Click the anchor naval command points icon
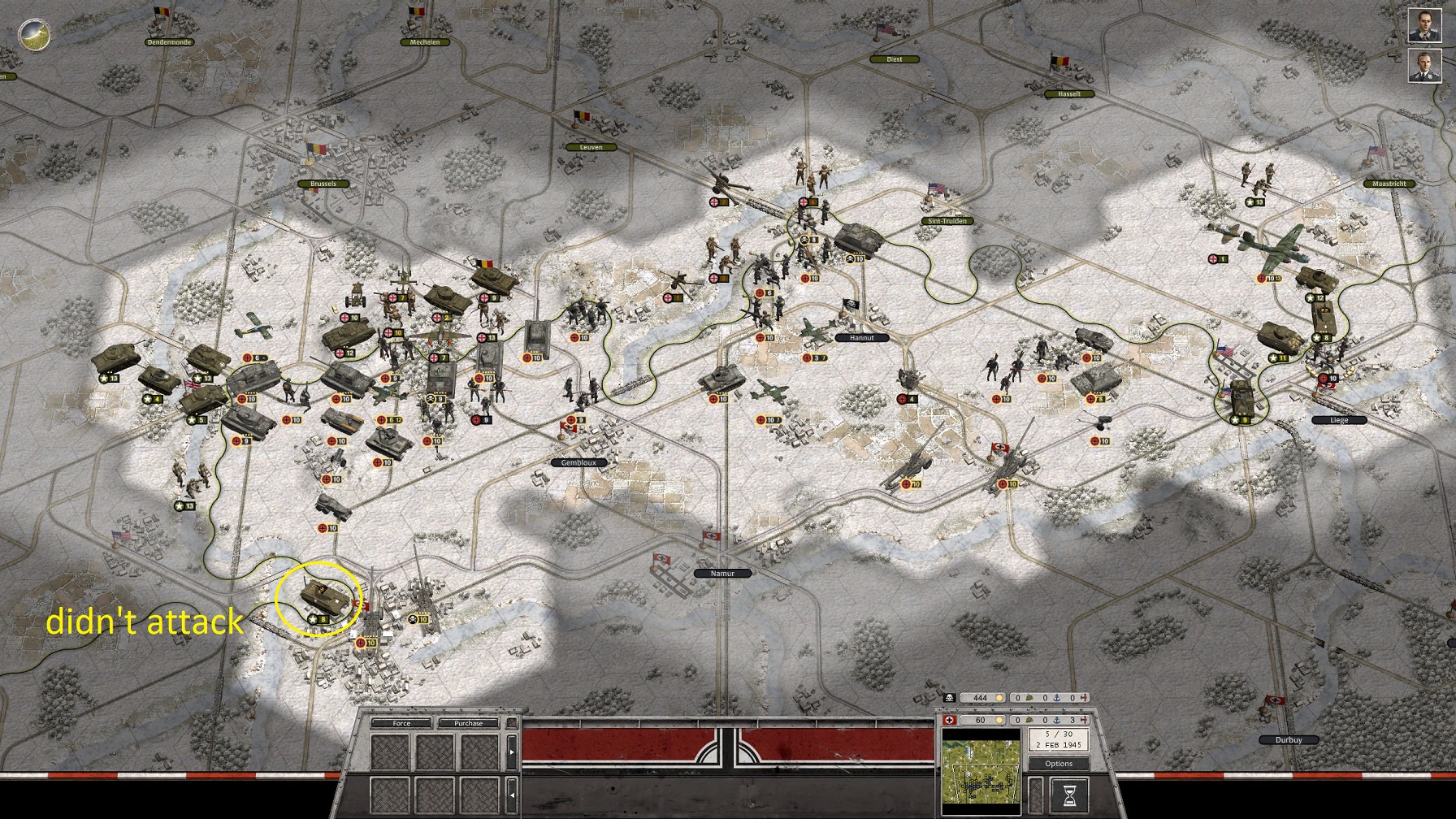This screenshot has height=819, width=1456. coord(1058,720)
